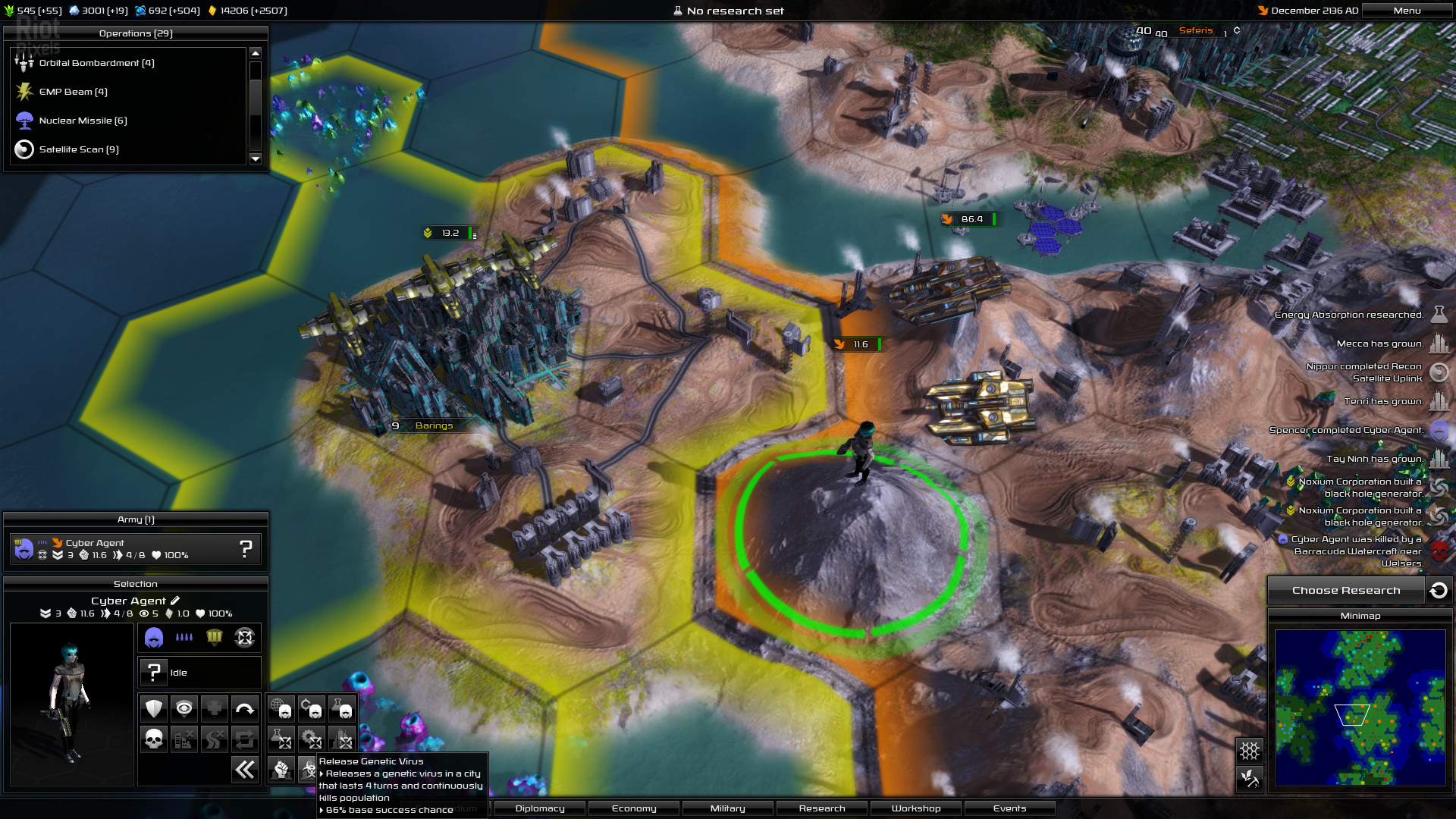The height and width of the screenshot is (819, 1456).
Task: Activate the shield guard command
Action: point(154,708)
